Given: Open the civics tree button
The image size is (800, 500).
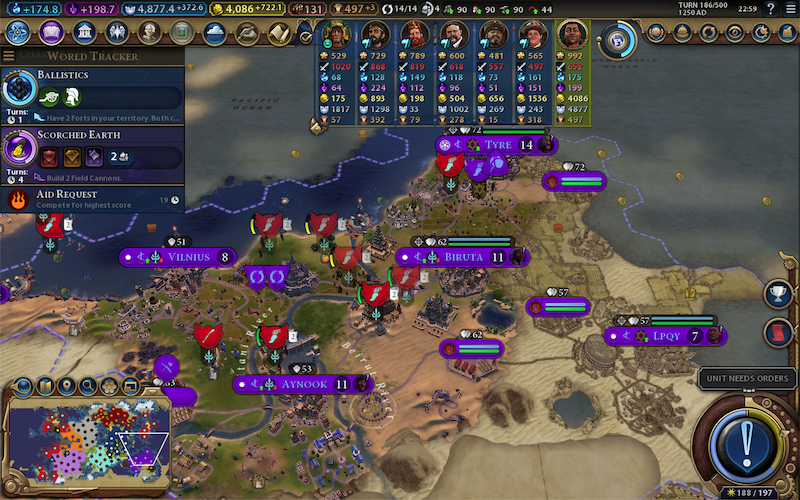Looking at the screenshot, I should (50, 33).
